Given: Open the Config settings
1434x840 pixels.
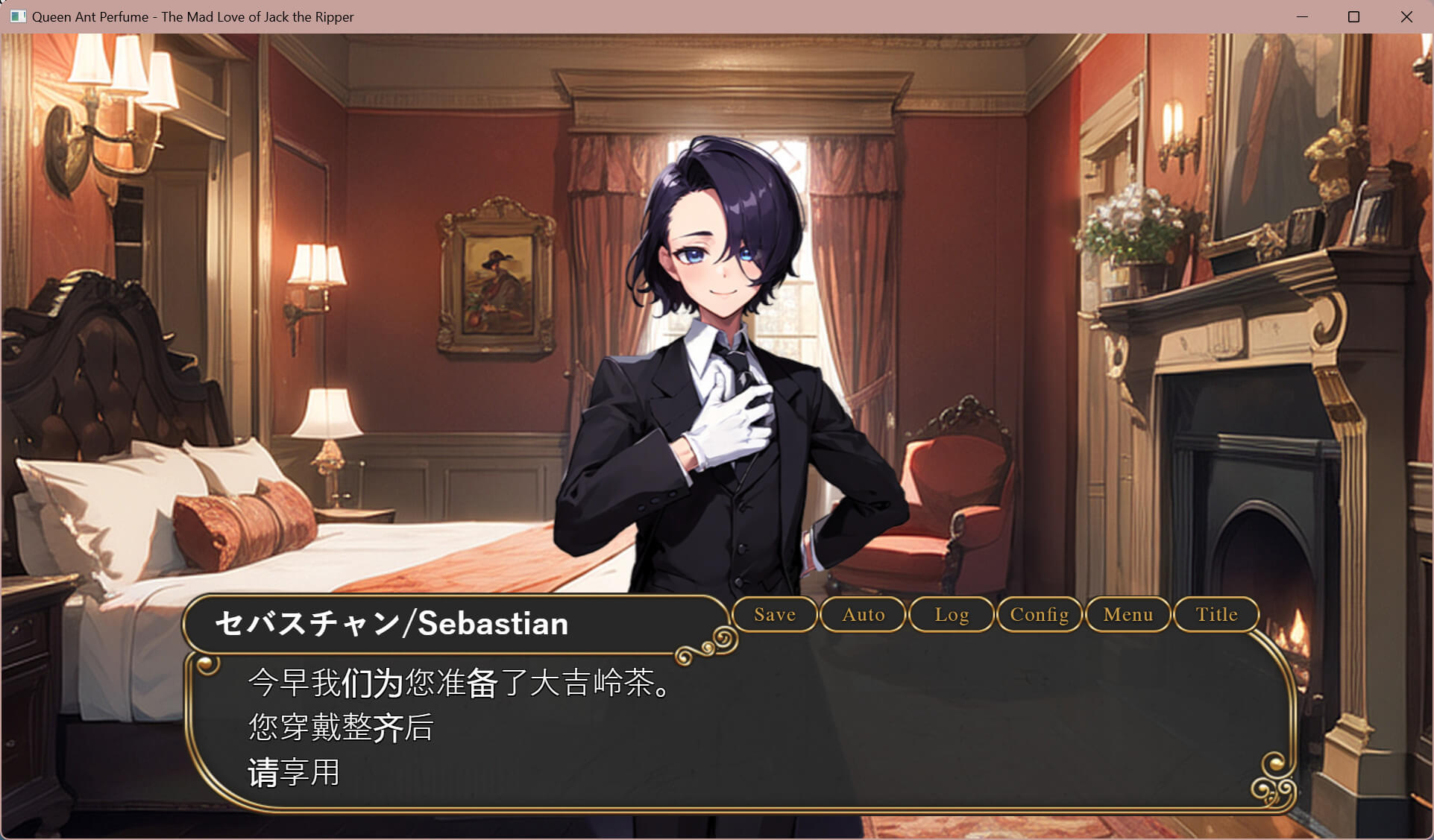Looking at the screenshot, I should click(x=1040, y=615).
